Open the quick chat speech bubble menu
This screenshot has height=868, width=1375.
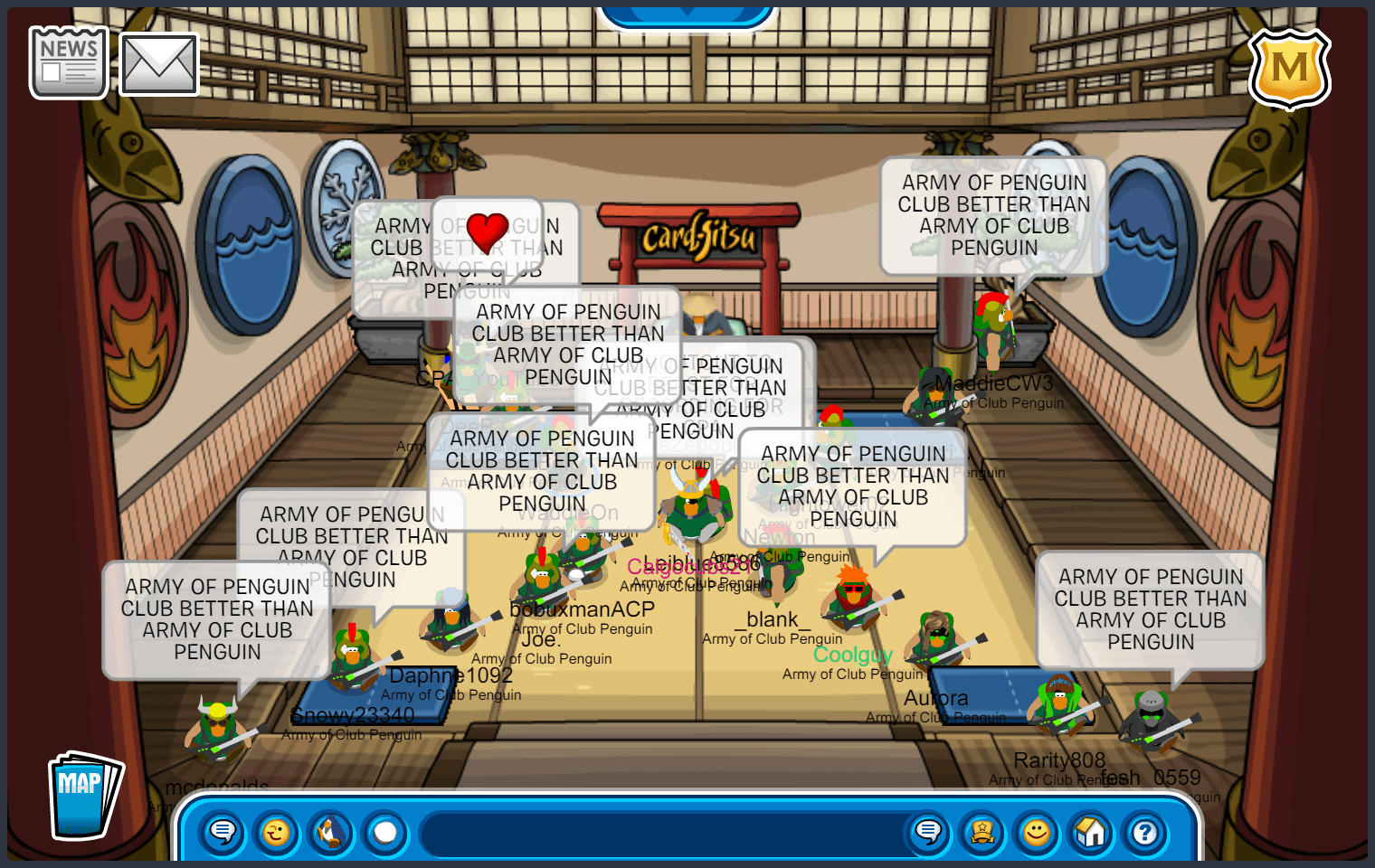[x=223, y=832]
